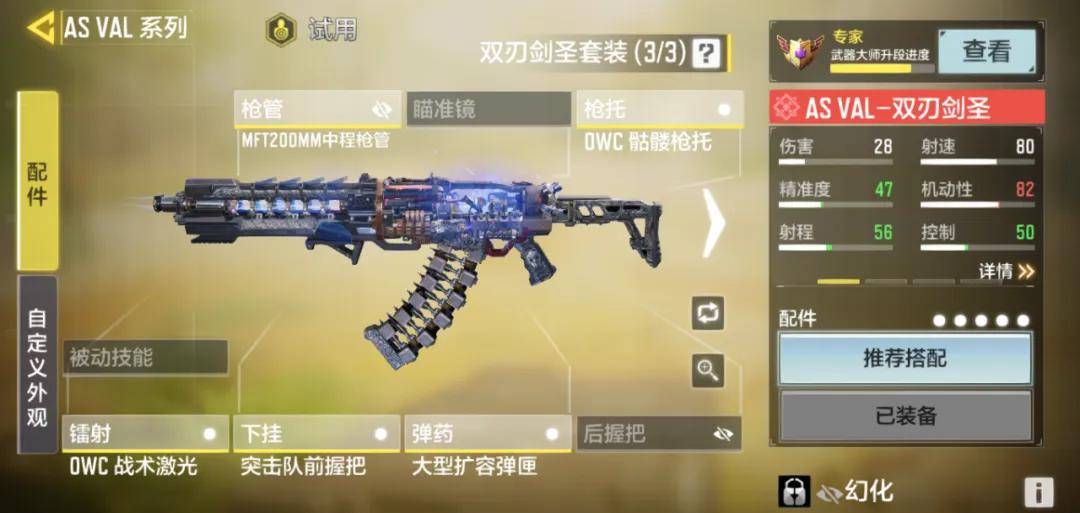Open the 枪托 stock attachment slot

pyautogui.click(x=659, y=109)
